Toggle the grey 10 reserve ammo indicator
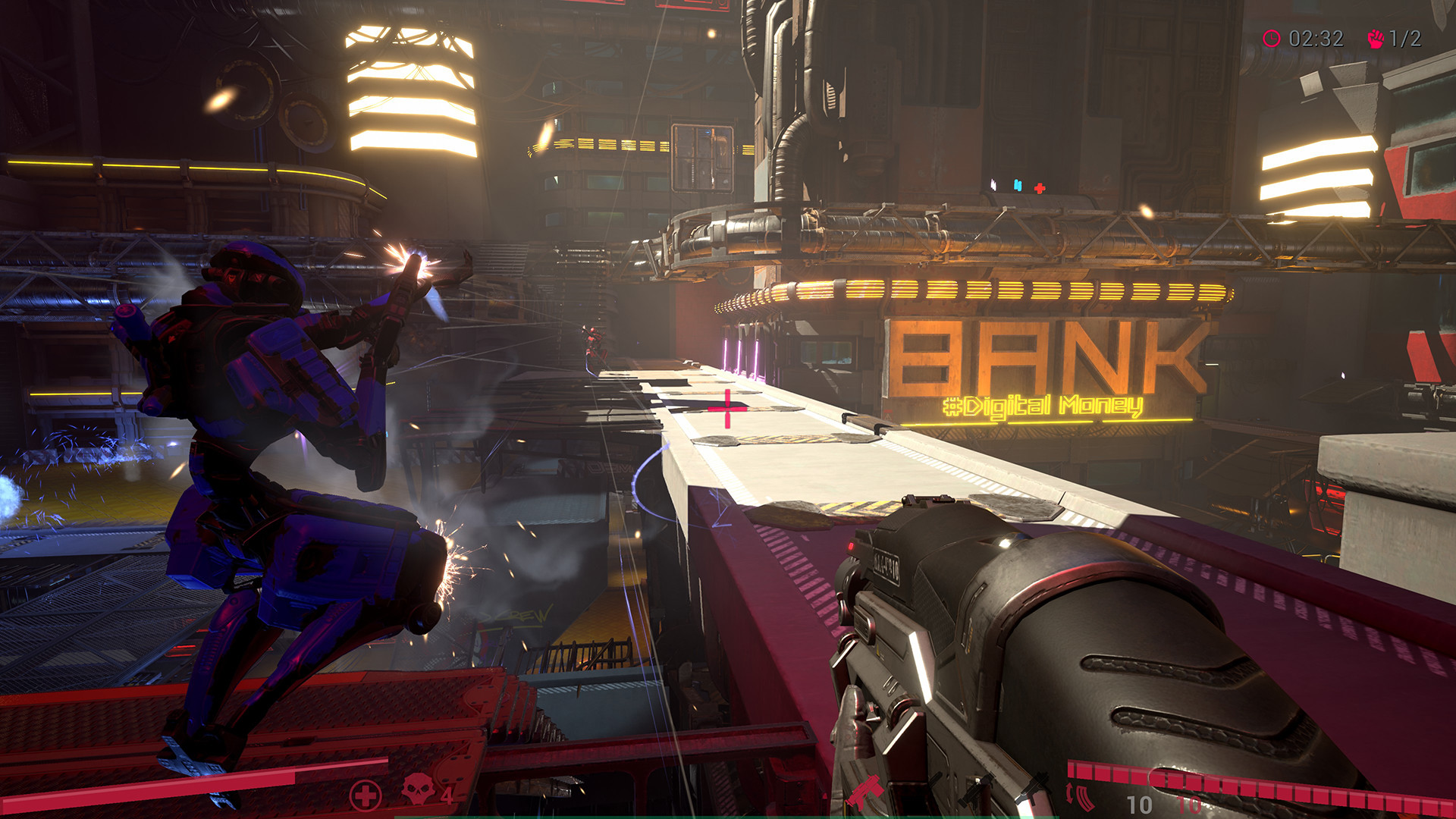Image resolution: width=1456 pixels, height=819 pixels. pyautogui.click(x=1140, y=804)
